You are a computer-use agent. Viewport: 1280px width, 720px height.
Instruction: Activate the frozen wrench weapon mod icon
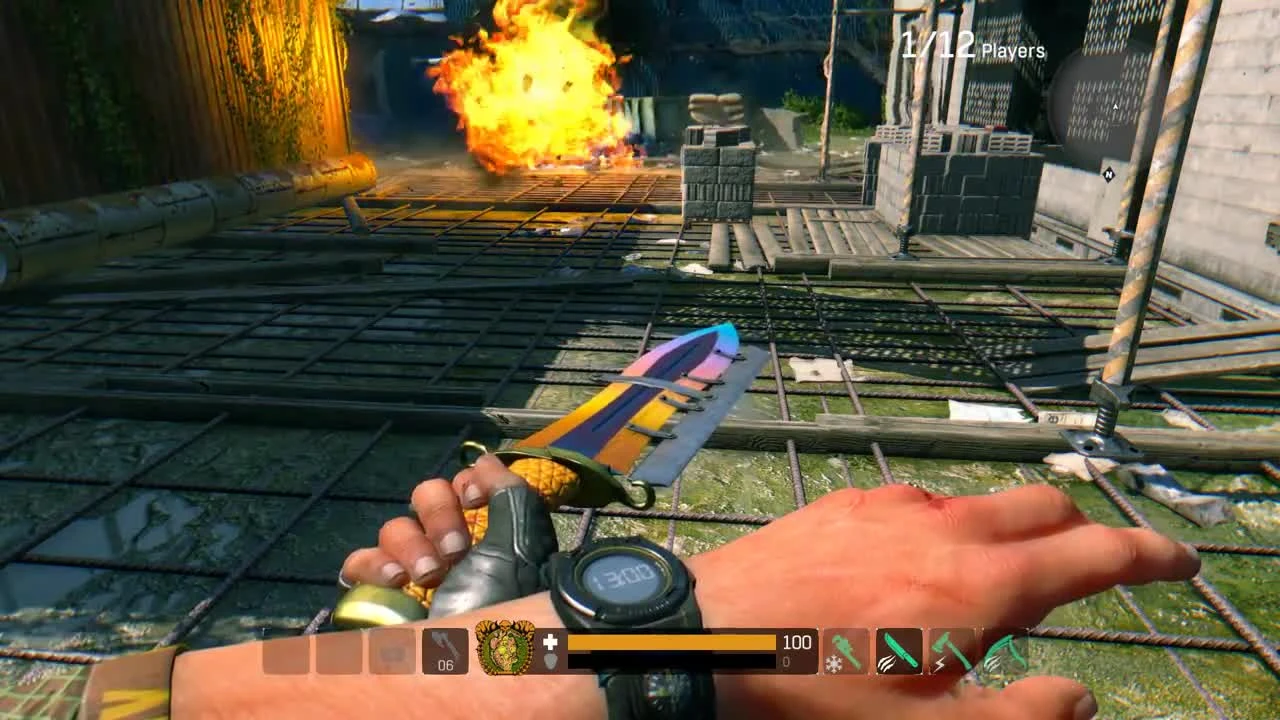click(x=845, y=649)
